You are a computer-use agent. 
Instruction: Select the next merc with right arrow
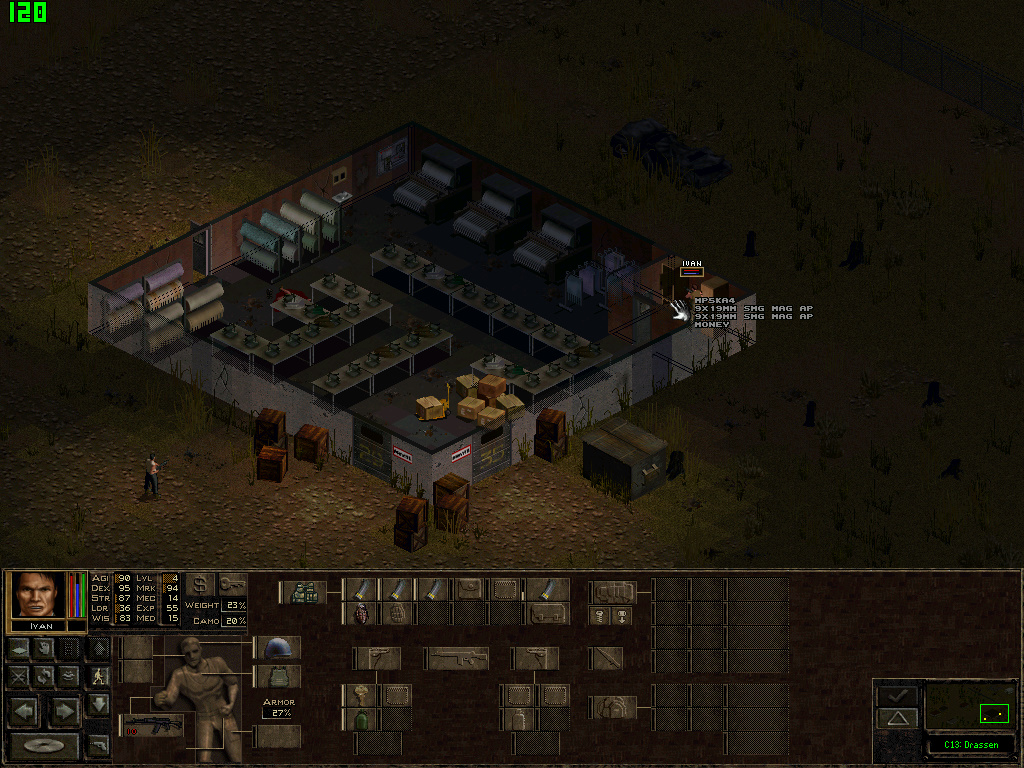point(64,712)
